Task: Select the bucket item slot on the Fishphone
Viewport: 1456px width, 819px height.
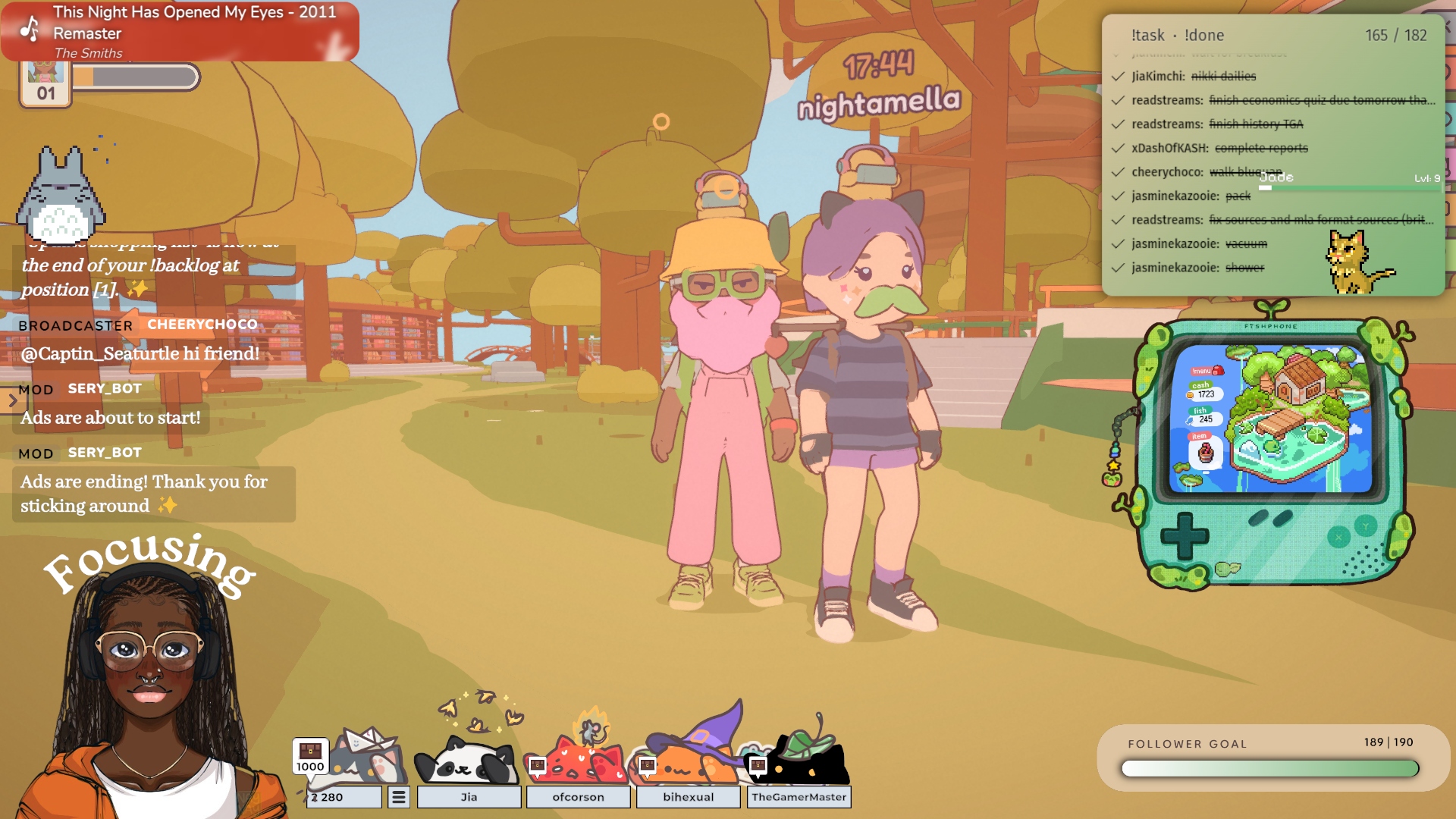Action: pos(1205,453)
